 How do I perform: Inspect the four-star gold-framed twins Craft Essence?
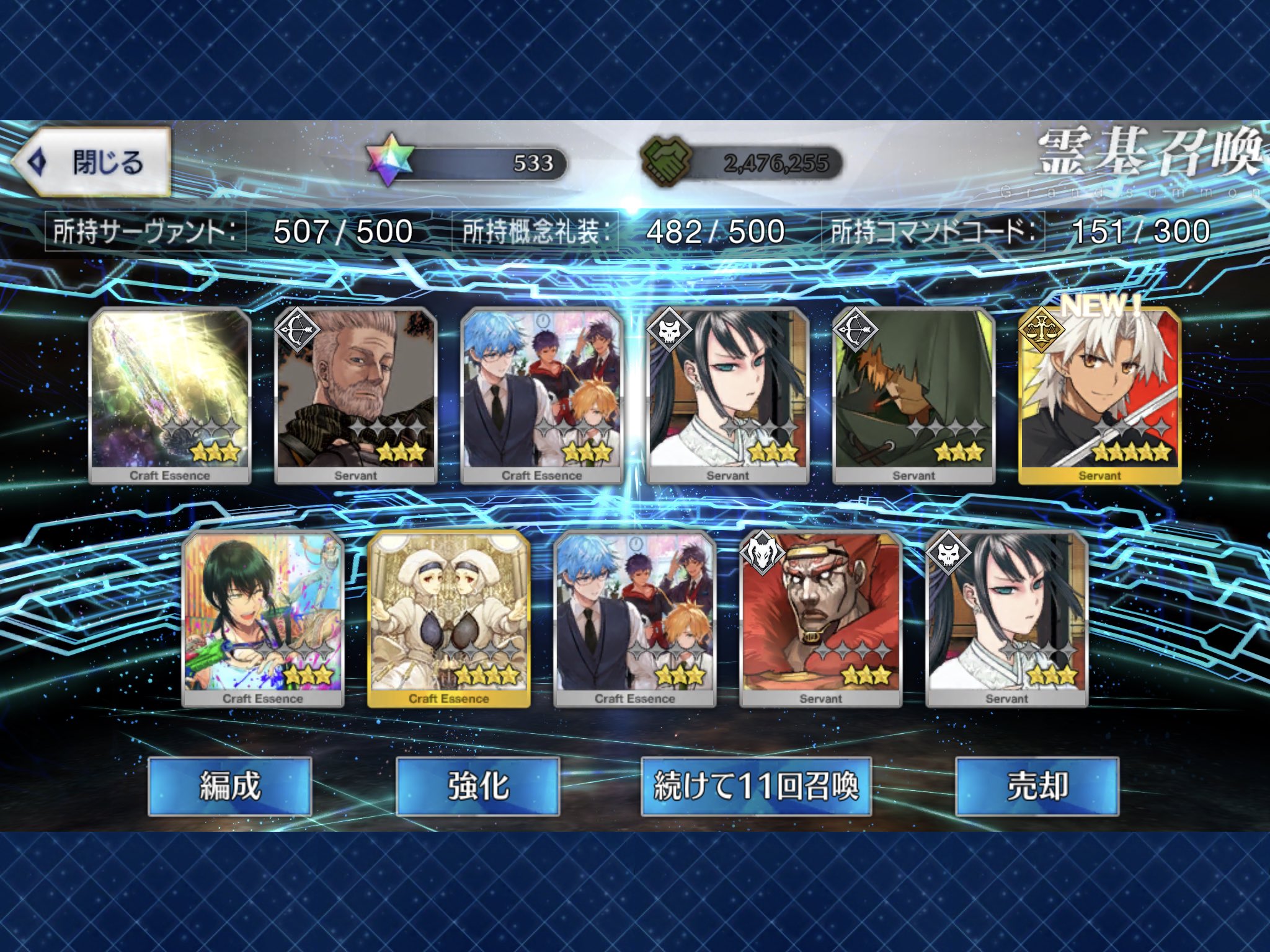click(448, 619)
